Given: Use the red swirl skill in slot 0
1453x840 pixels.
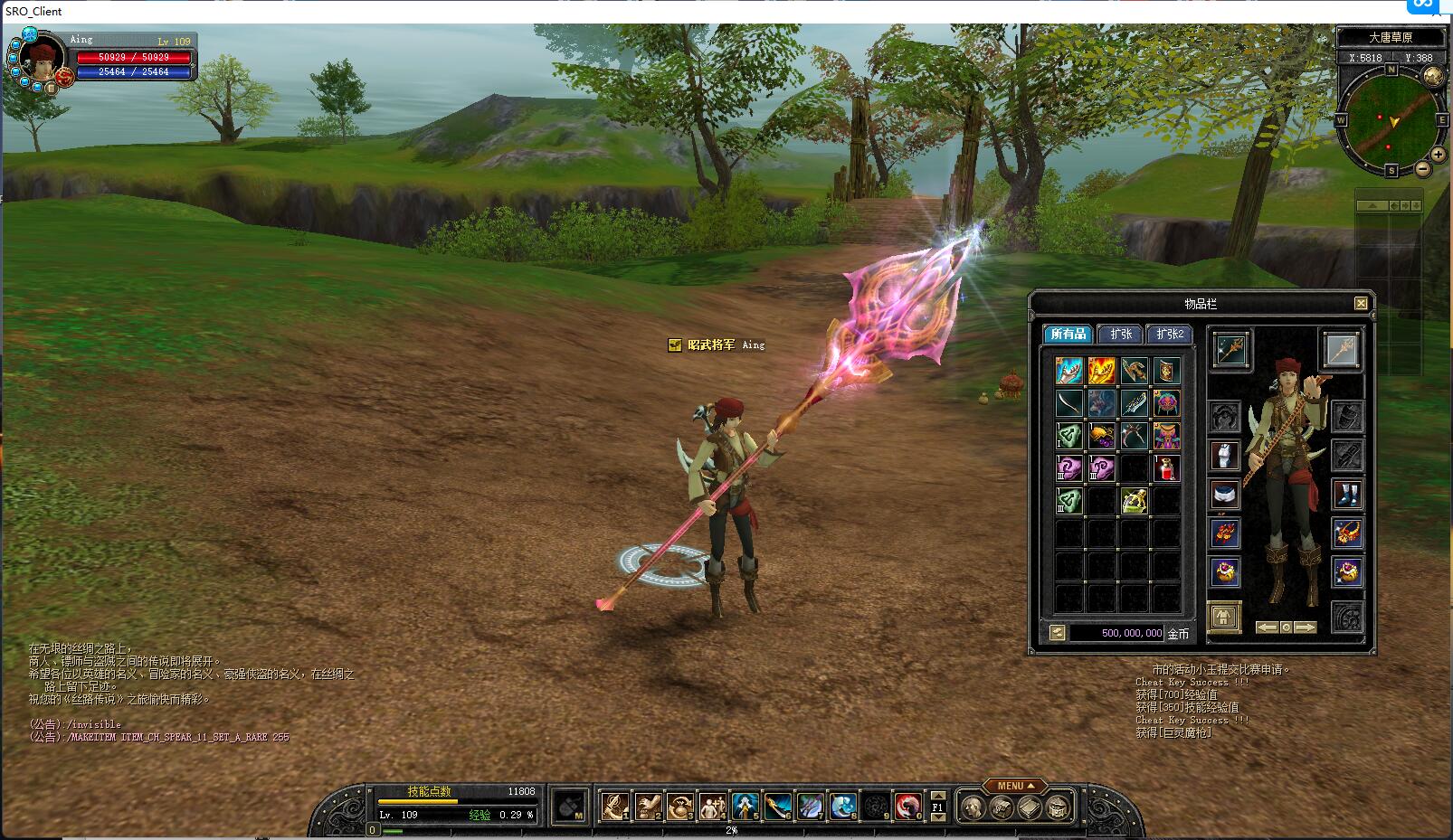Looking at the screenshot, I should click(x=907, y=806).
